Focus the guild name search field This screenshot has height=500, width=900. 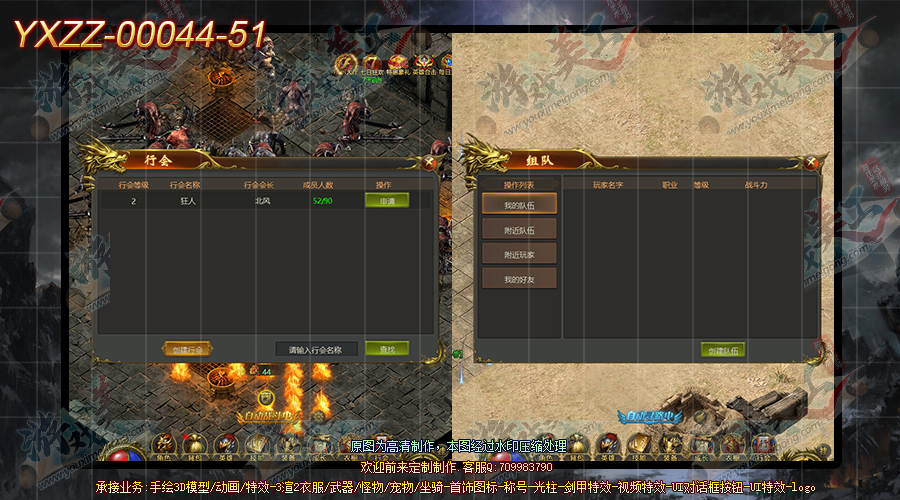[316, 350]
